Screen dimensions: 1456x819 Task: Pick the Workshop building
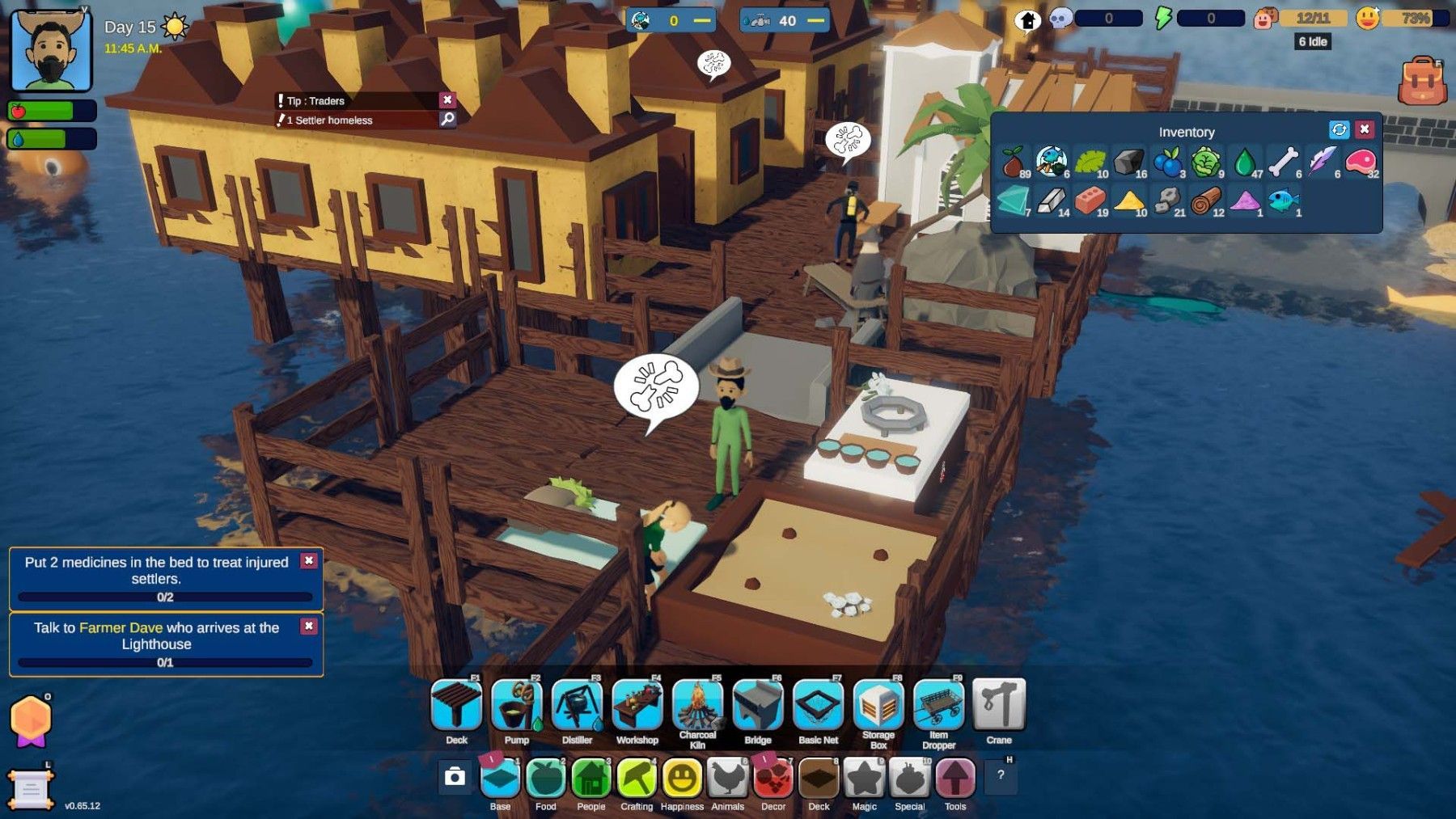[637, 705]
